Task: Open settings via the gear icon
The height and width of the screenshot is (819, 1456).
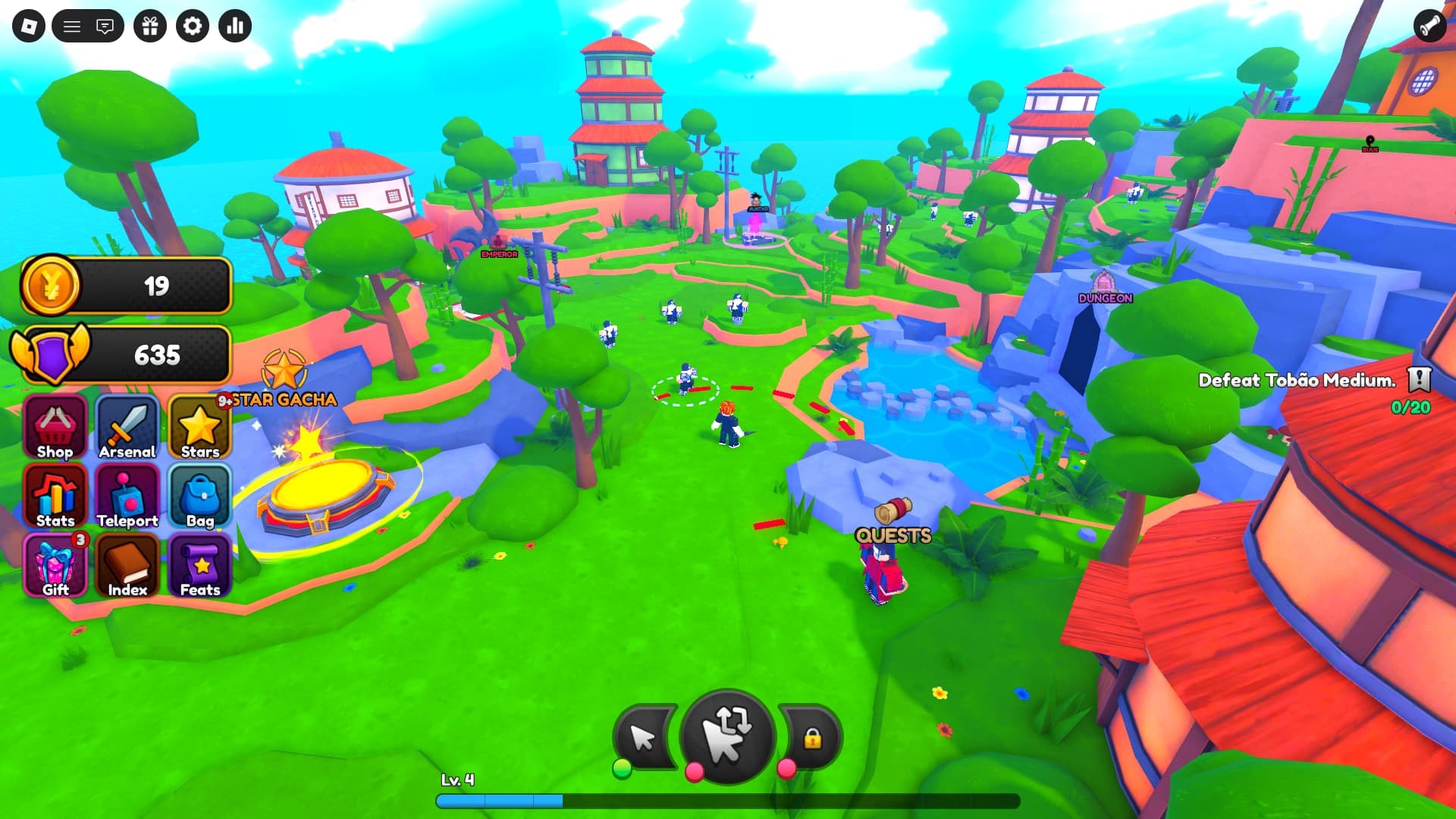Action: (193, 27)
